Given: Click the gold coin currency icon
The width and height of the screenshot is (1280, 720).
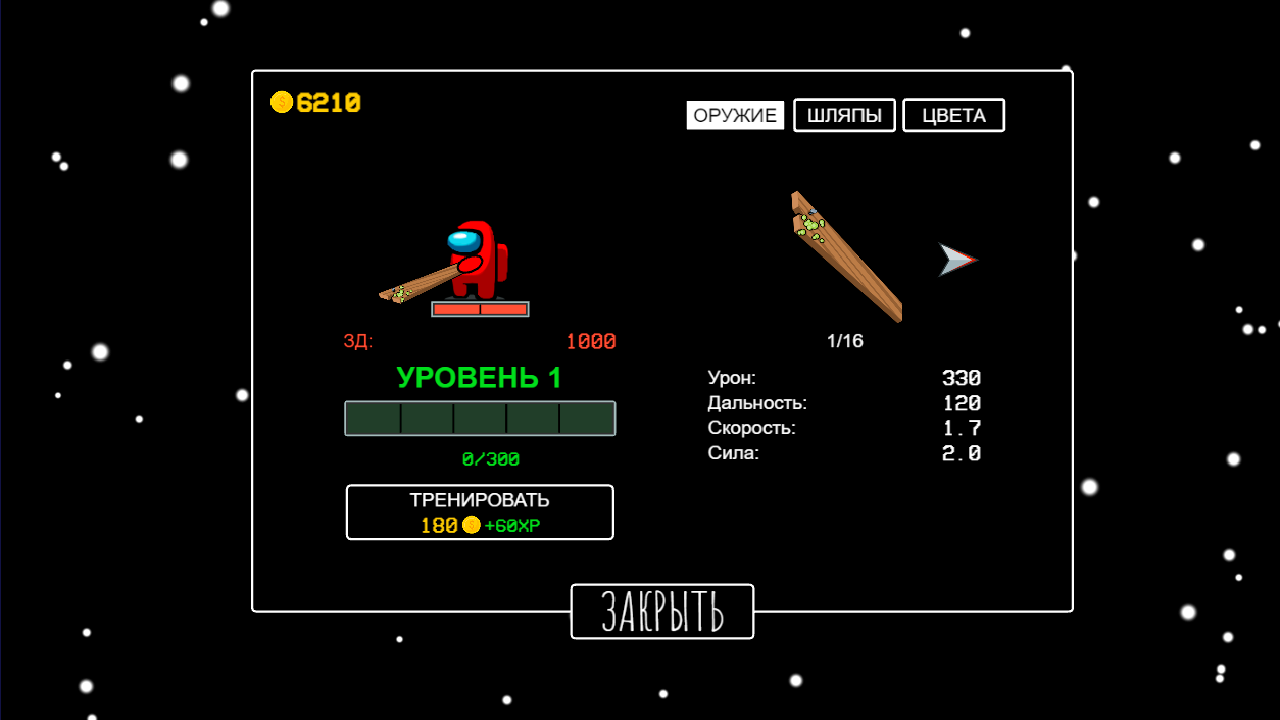Looking at the screenshot, I should coord(281,100).
